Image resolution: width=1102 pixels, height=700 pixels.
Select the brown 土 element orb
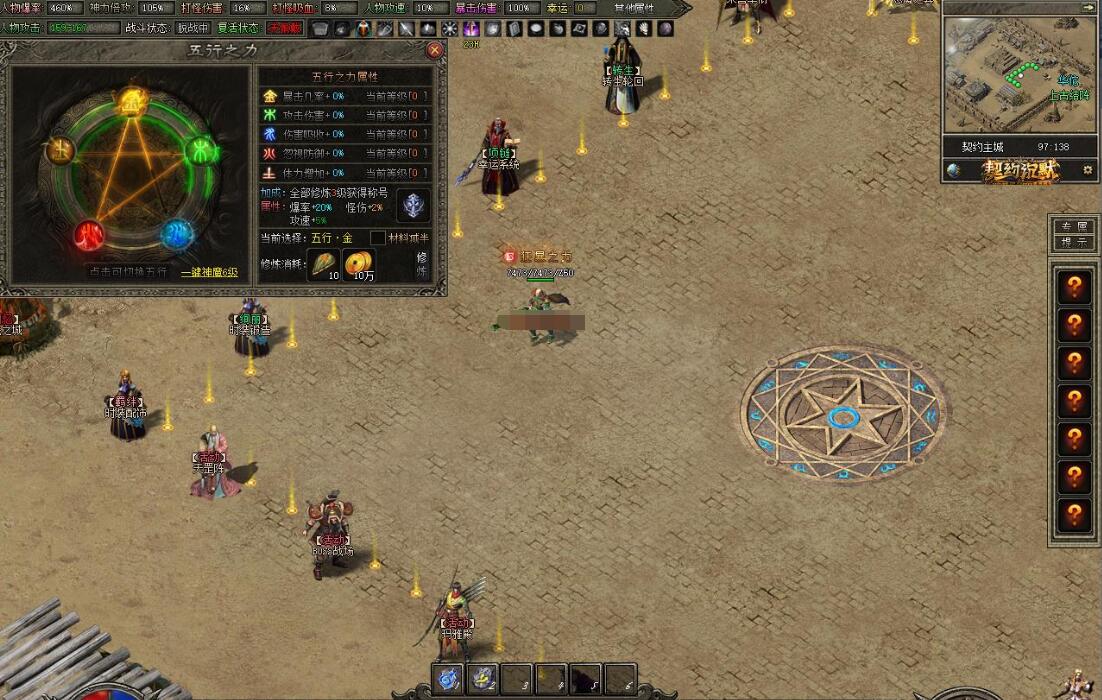click(60, 151)
